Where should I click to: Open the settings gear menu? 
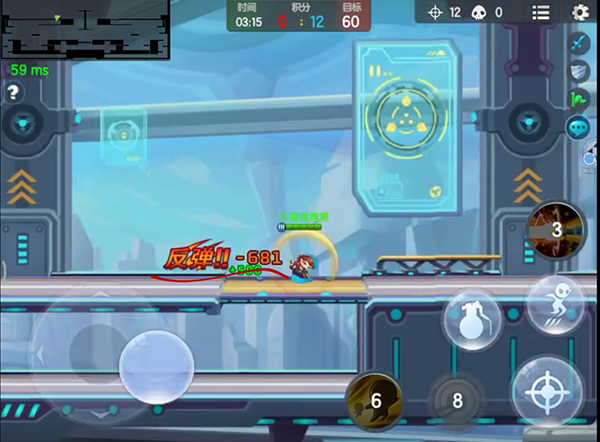click(580, 12)
